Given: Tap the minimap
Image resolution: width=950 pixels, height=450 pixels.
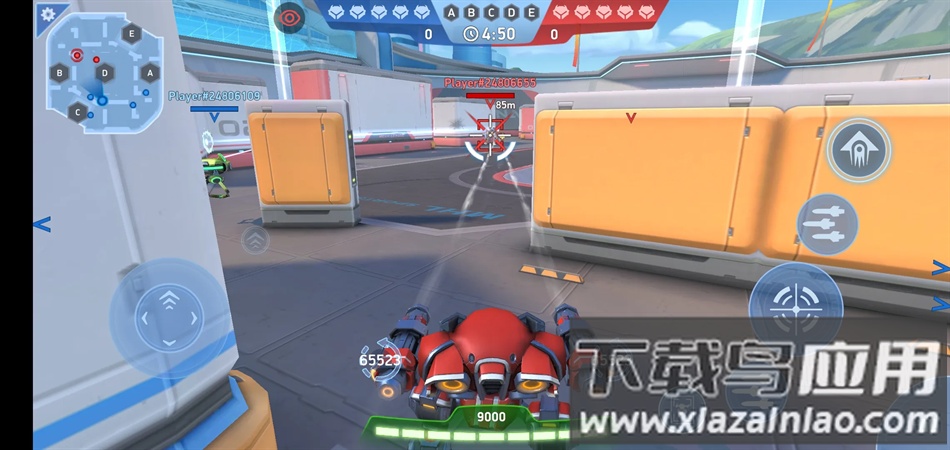Looking at the screenshot, I should coord(104,73).
